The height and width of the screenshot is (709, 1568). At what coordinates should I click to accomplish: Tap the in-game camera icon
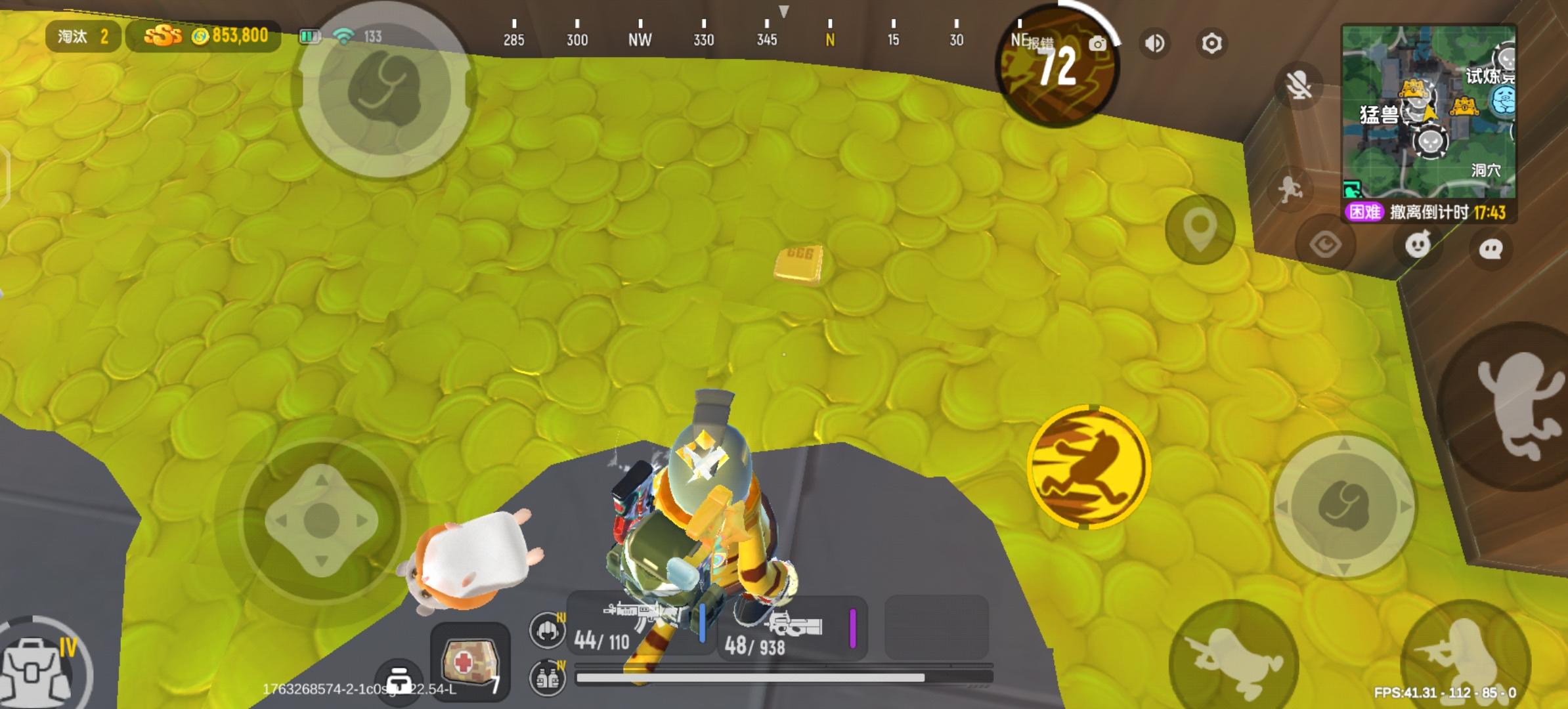point(1097,42)
